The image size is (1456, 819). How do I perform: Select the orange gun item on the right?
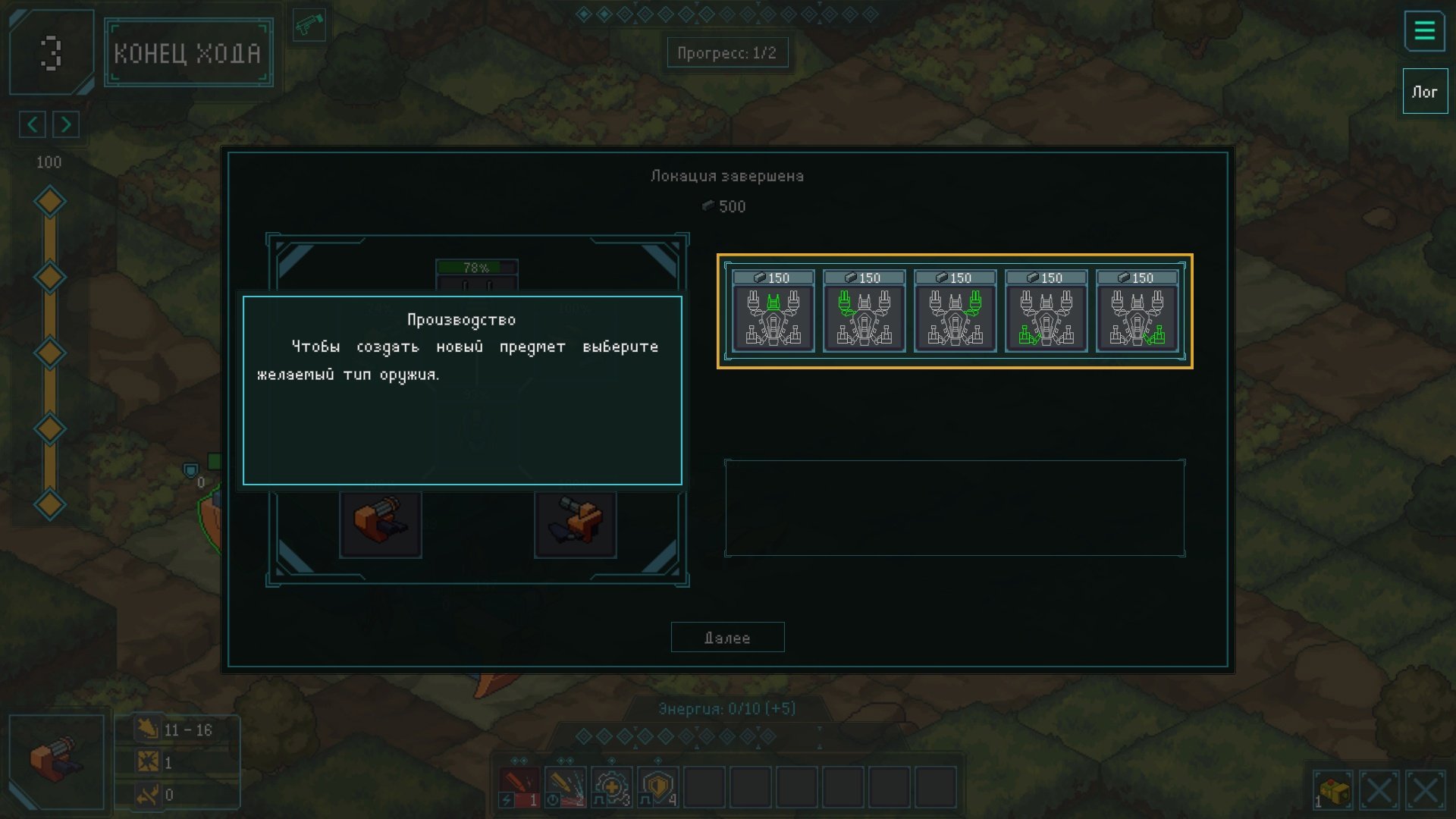(x=575, y=523)
